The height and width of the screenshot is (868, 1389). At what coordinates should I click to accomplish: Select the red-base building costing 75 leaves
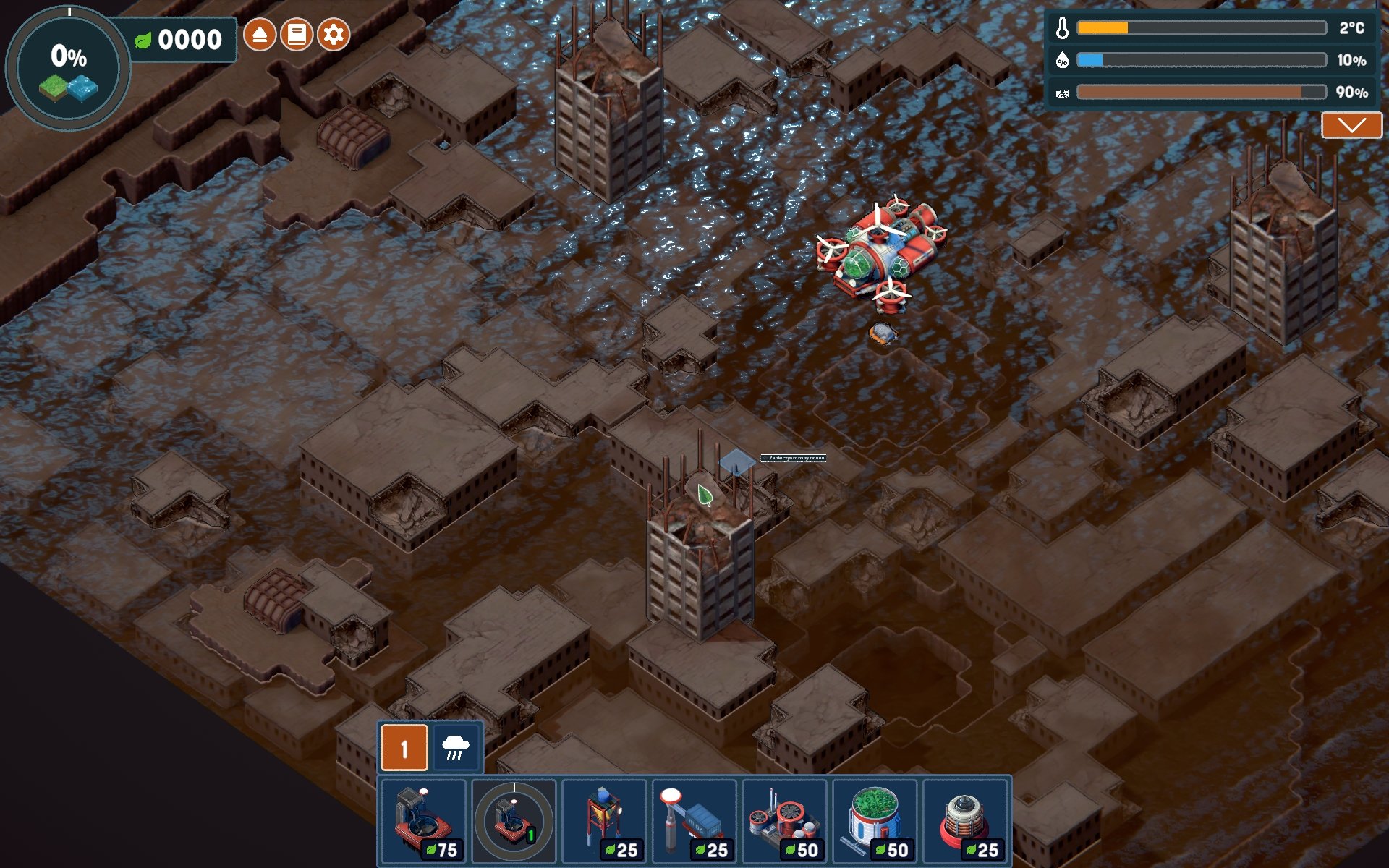(424, 820)
